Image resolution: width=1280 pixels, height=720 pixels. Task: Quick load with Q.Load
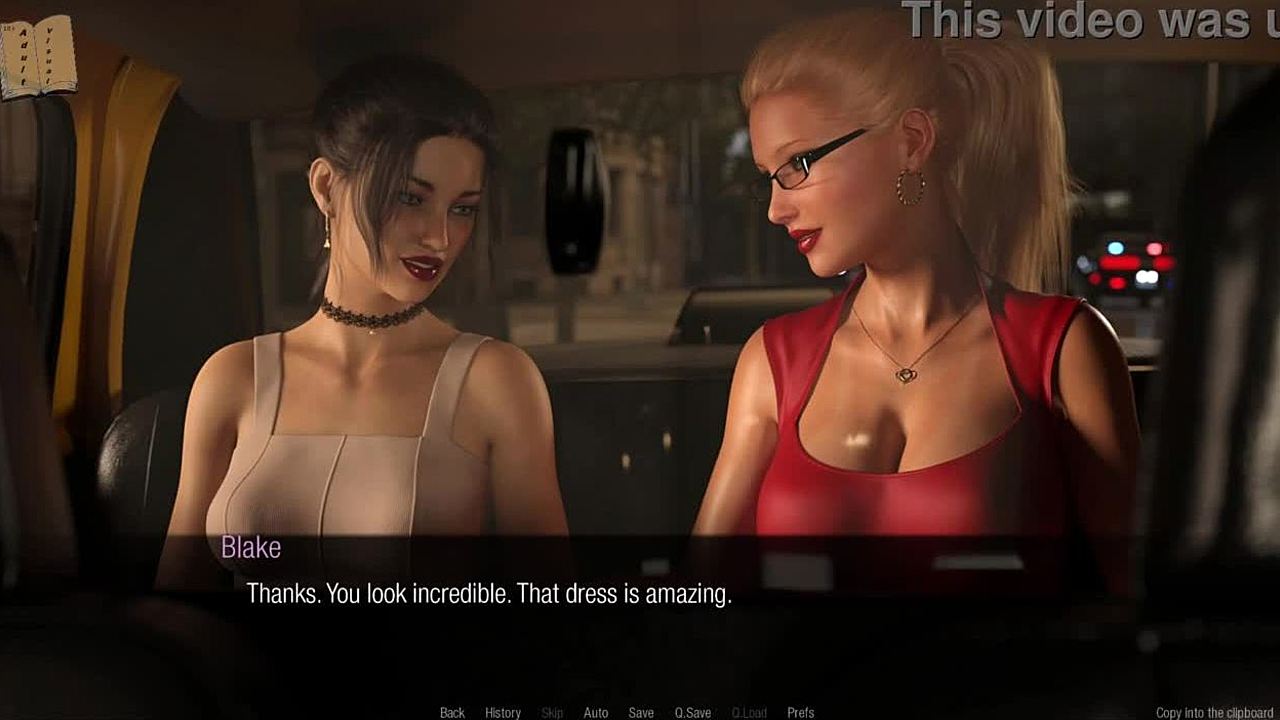[749, 712]
